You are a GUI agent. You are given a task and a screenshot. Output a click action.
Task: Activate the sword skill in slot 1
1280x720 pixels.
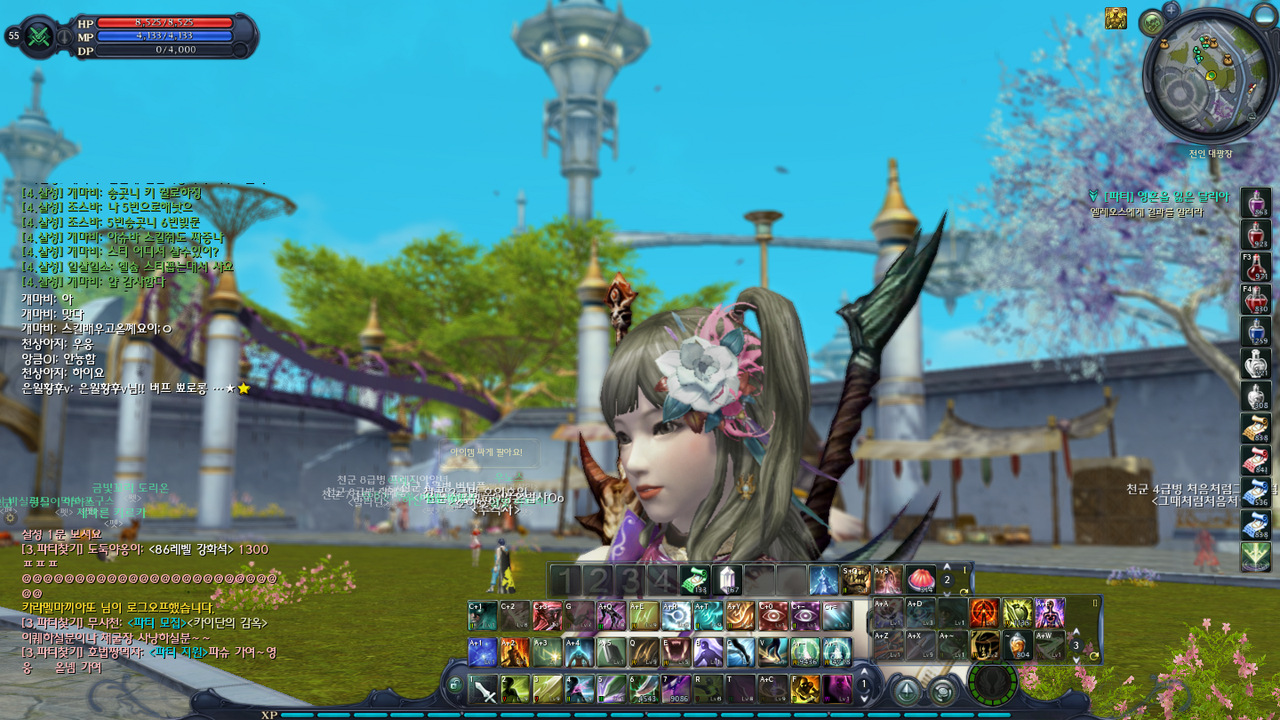click(484, 689)
